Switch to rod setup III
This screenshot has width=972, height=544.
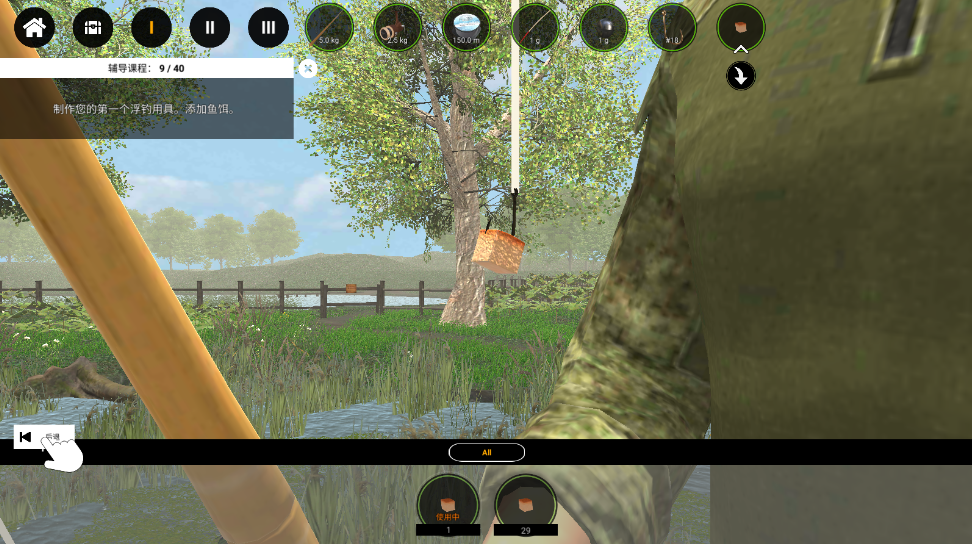268,27
